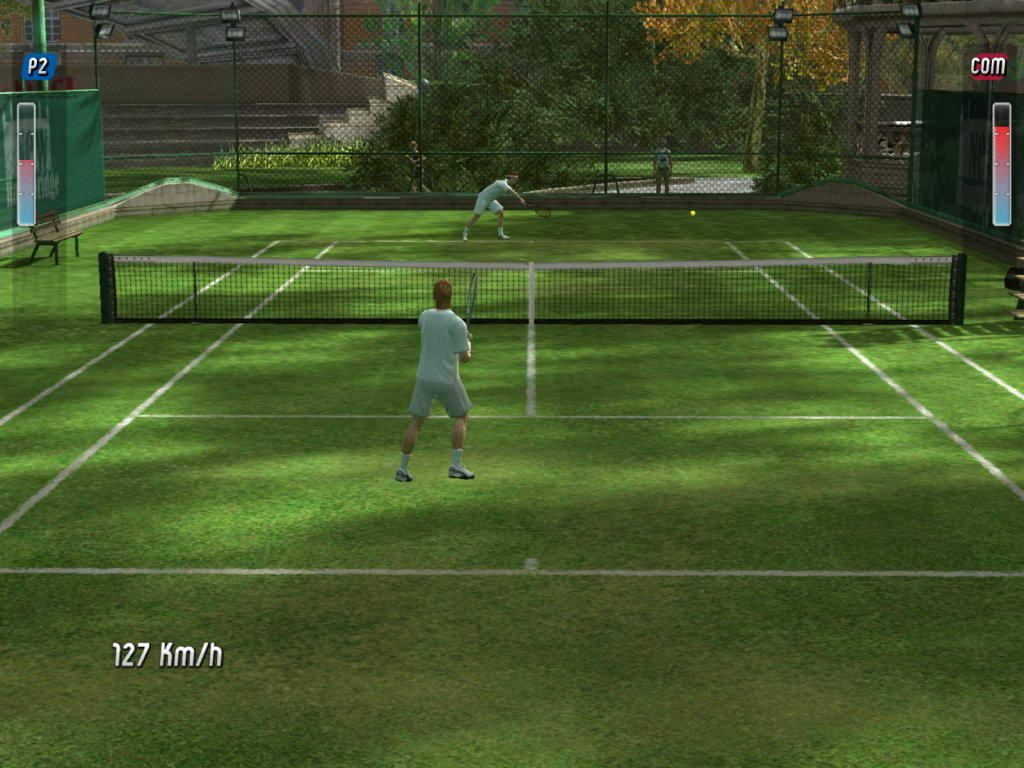Select the red COM opponent badge
Image resolution: width=1024 pixels, height=768 pixels.
[988, 67]
